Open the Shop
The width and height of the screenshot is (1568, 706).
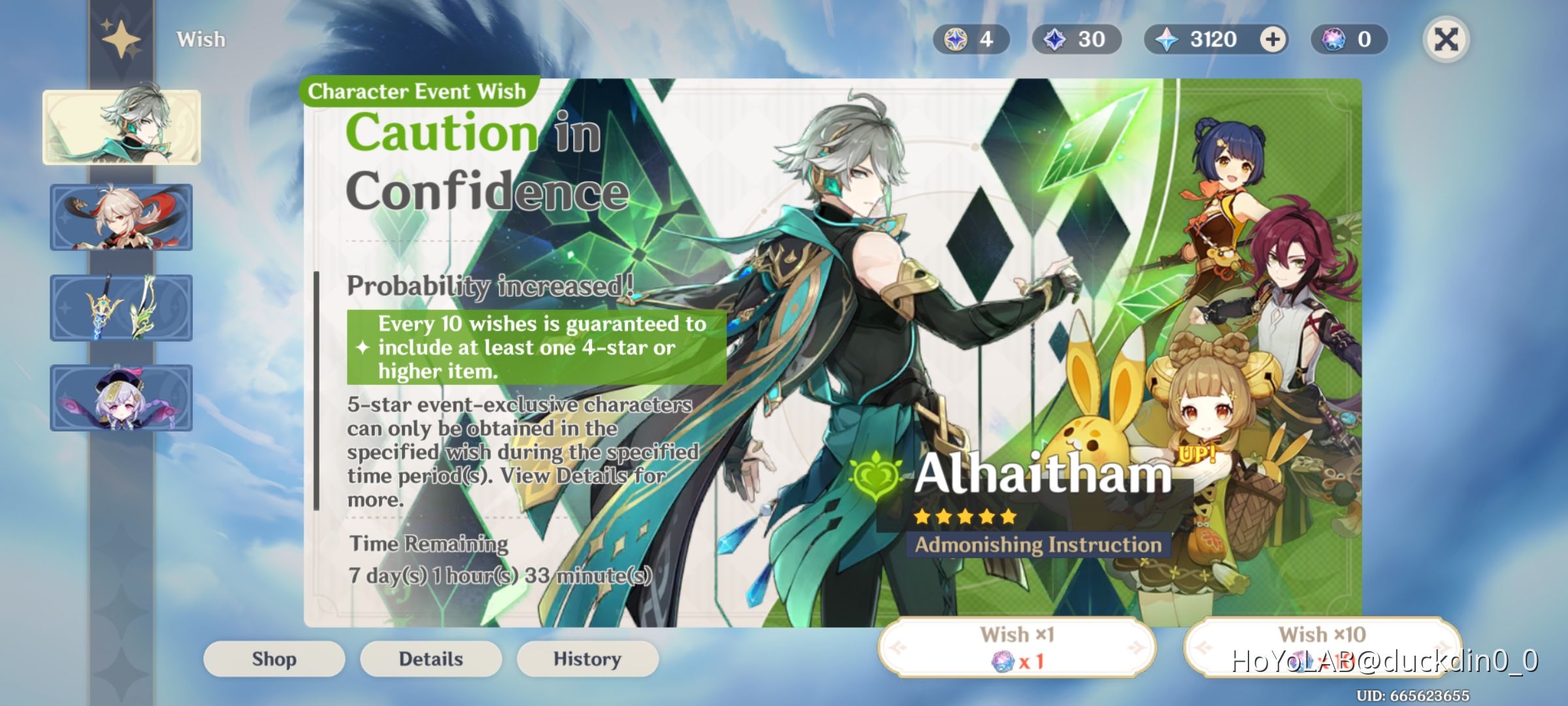(x=273, y=659)
